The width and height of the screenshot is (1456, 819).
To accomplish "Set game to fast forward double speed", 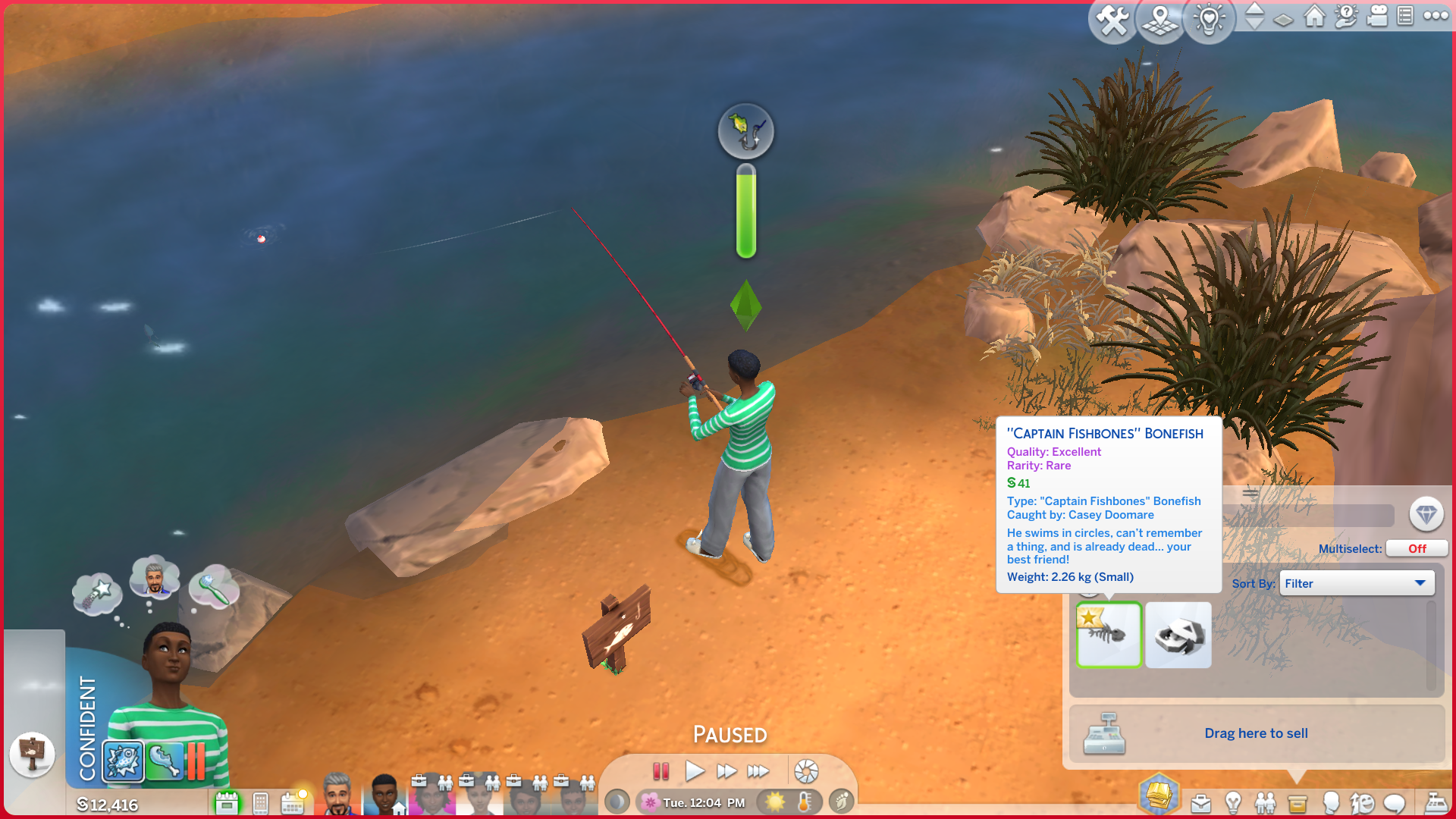I will (726, 772).
